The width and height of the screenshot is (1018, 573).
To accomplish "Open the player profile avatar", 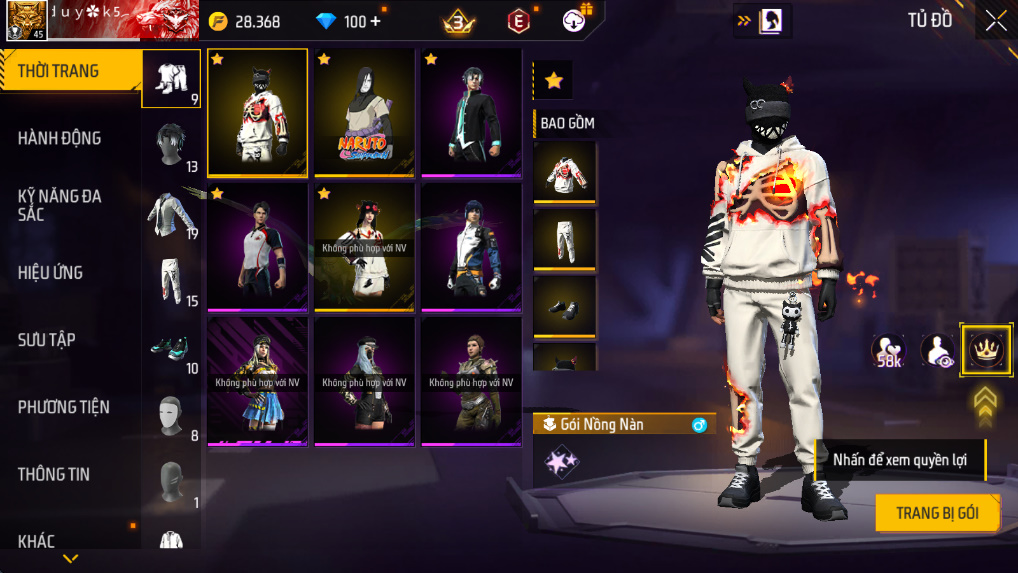I will 26,21.
